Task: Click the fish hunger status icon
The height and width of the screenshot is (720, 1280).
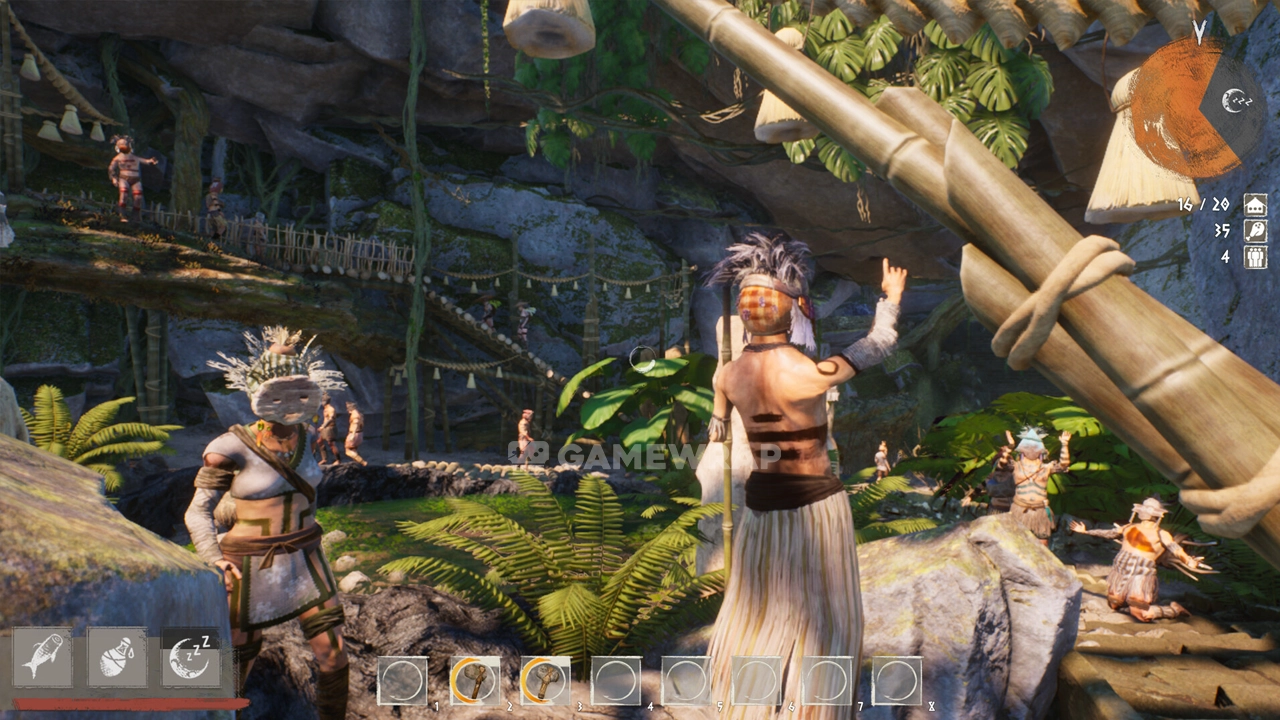Action: click(42, 657)
